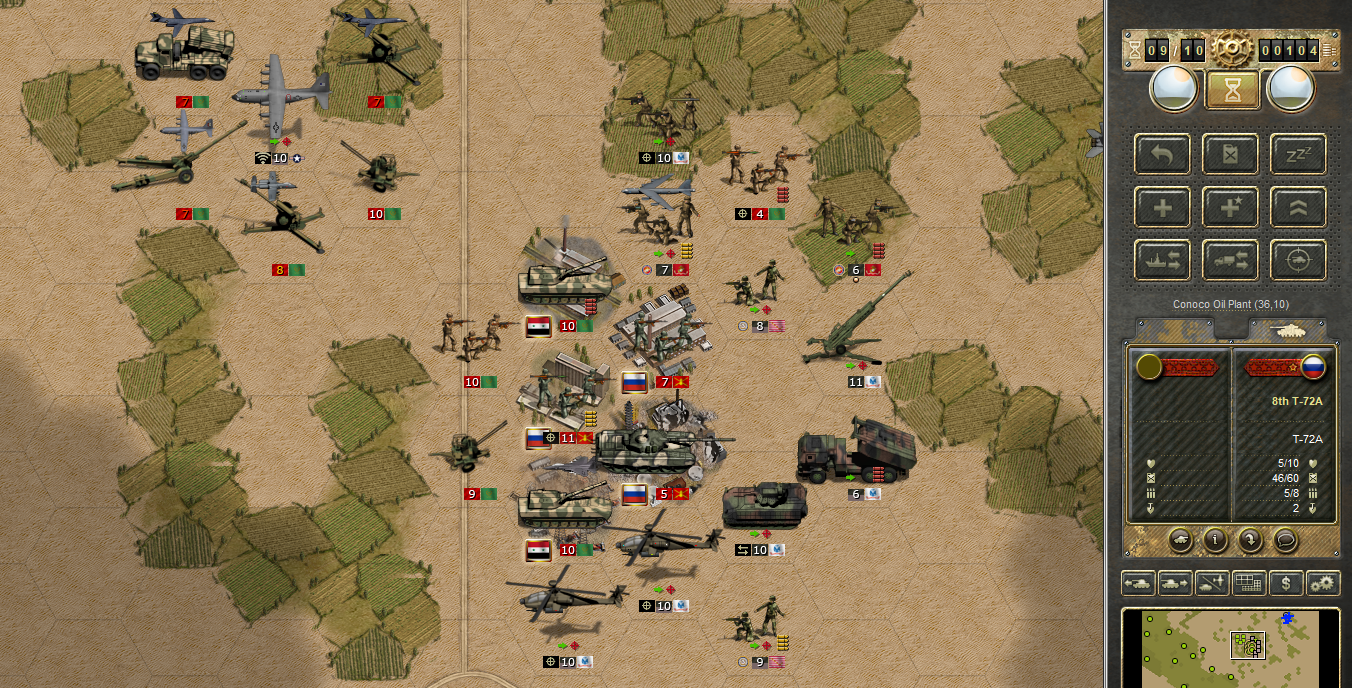Screen dimensions: 1352x688
Task: Activate the tank crosshair target button
Action: [x=1298, y=260]
